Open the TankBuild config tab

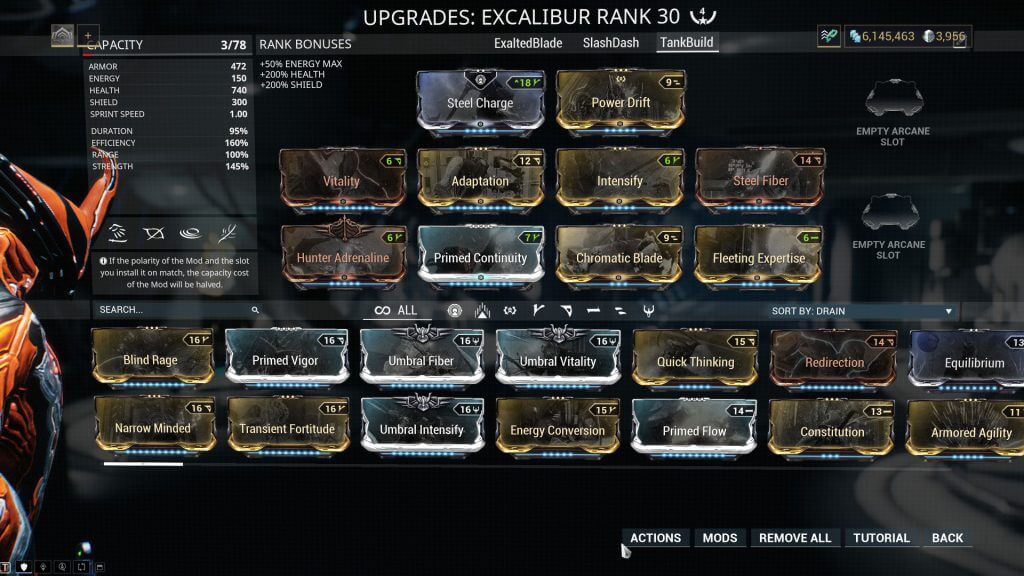pyautogui.click(x=687, y=43)
